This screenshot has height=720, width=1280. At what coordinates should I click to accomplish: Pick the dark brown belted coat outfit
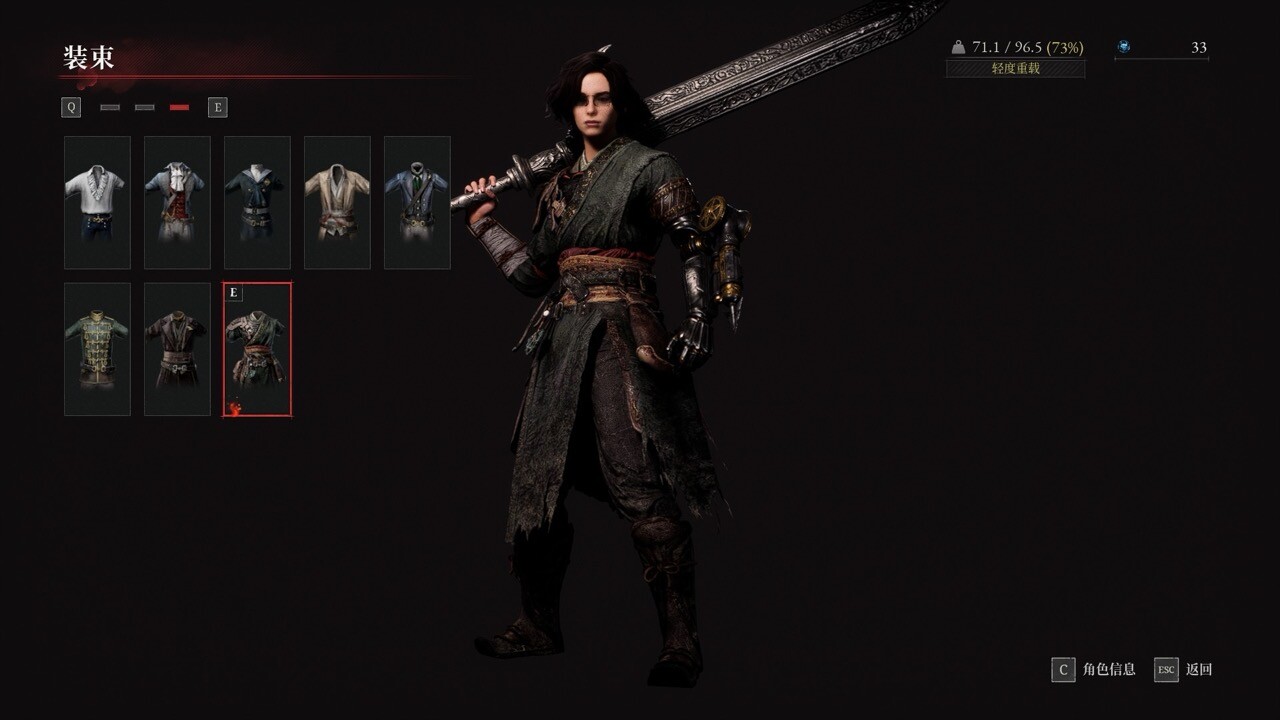coord(177,349)
